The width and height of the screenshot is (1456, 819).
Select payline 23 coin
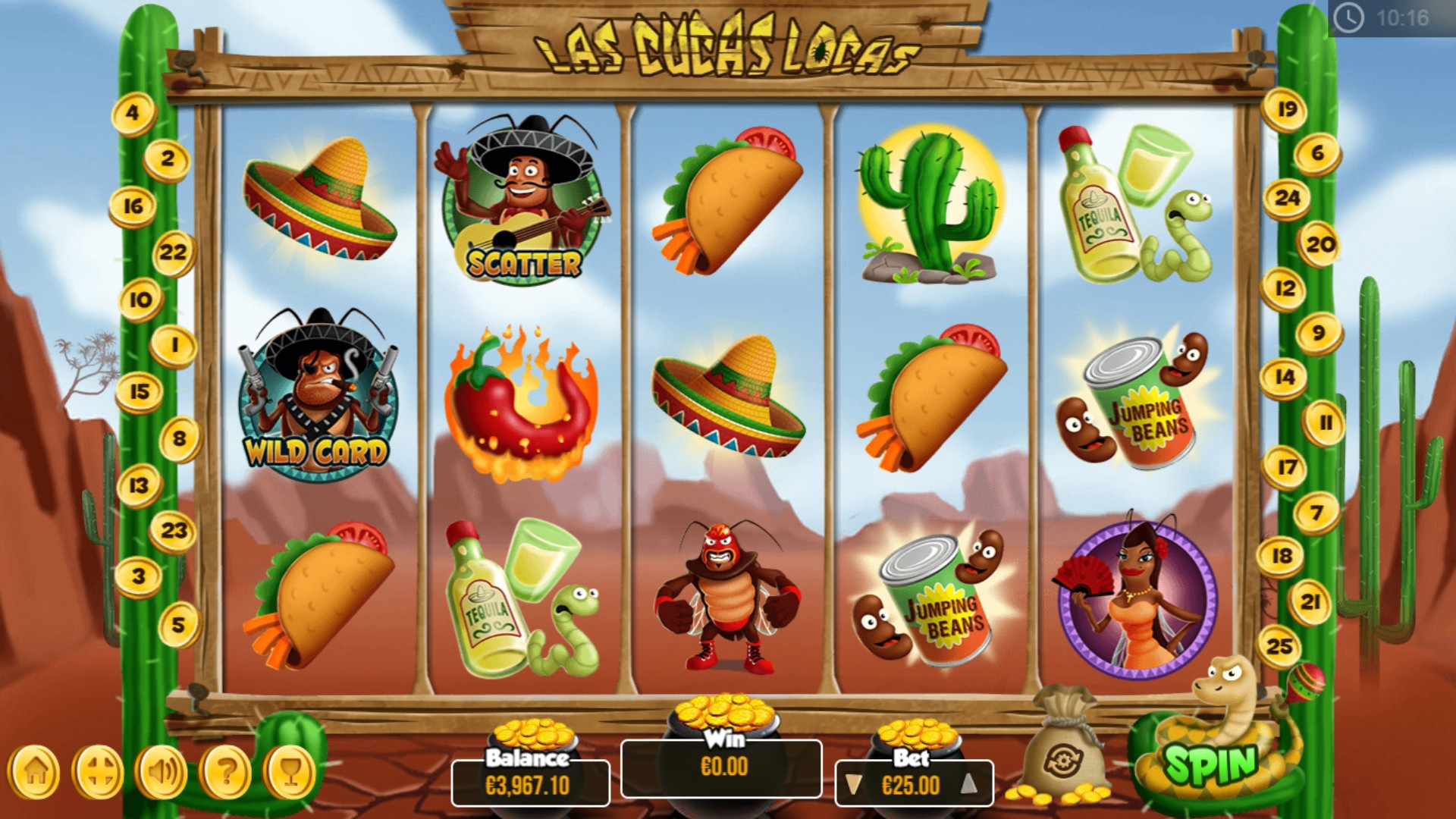tap(174, 531)
